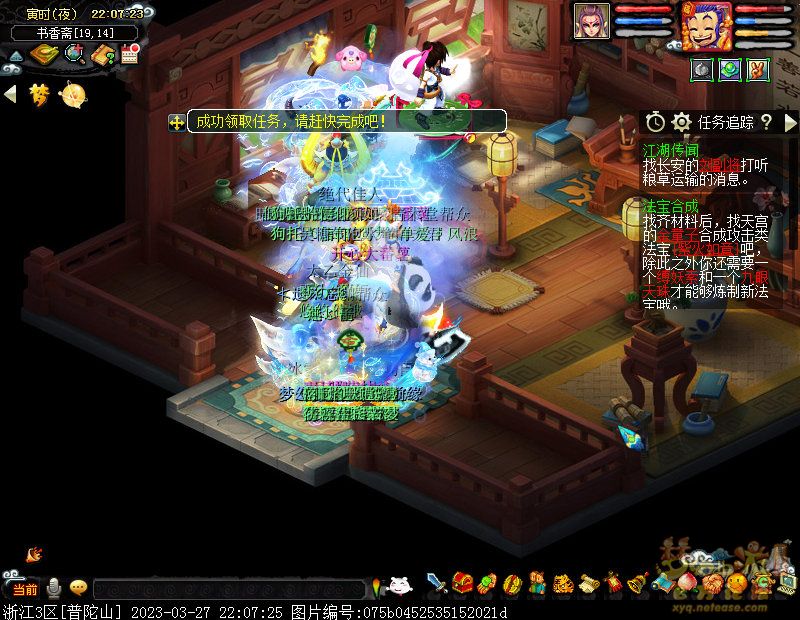Collapse the top-left icon row with arrow
The height and width of the screenshot is (620, 800).
tap(11, 94)
